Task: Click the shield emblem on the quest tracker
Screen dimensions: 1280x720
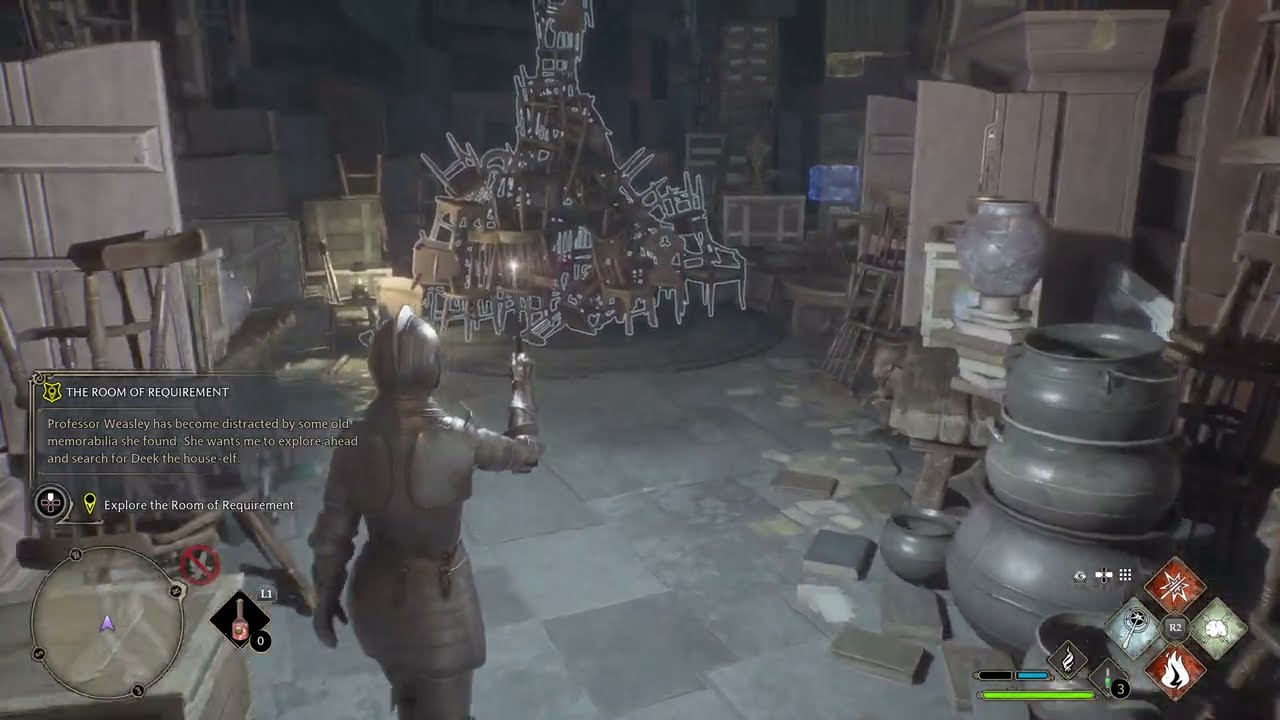Action: point(51,391)
